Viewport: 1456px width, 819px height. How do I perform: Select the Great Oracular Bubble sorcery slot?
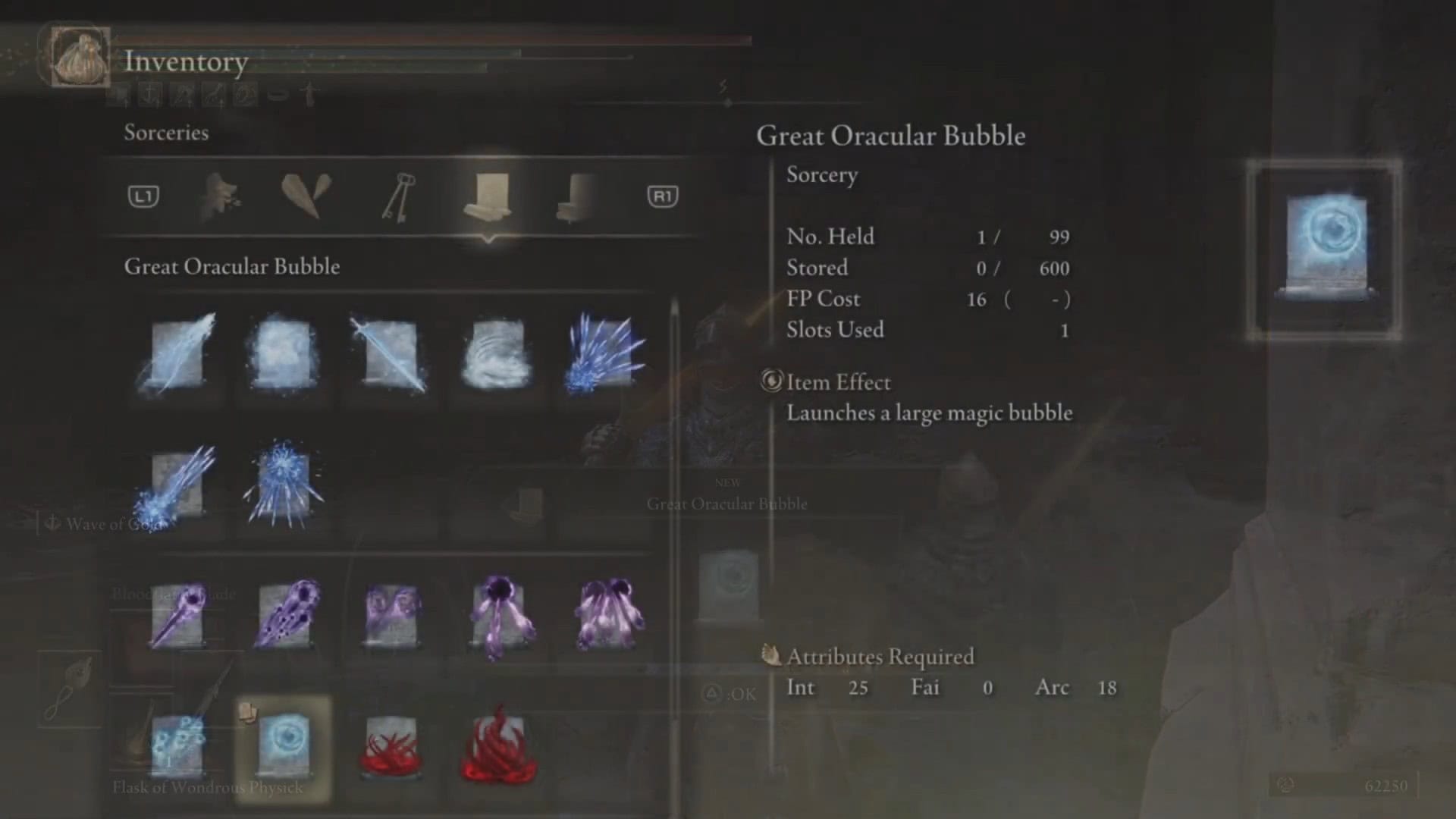tap(284, 747)
